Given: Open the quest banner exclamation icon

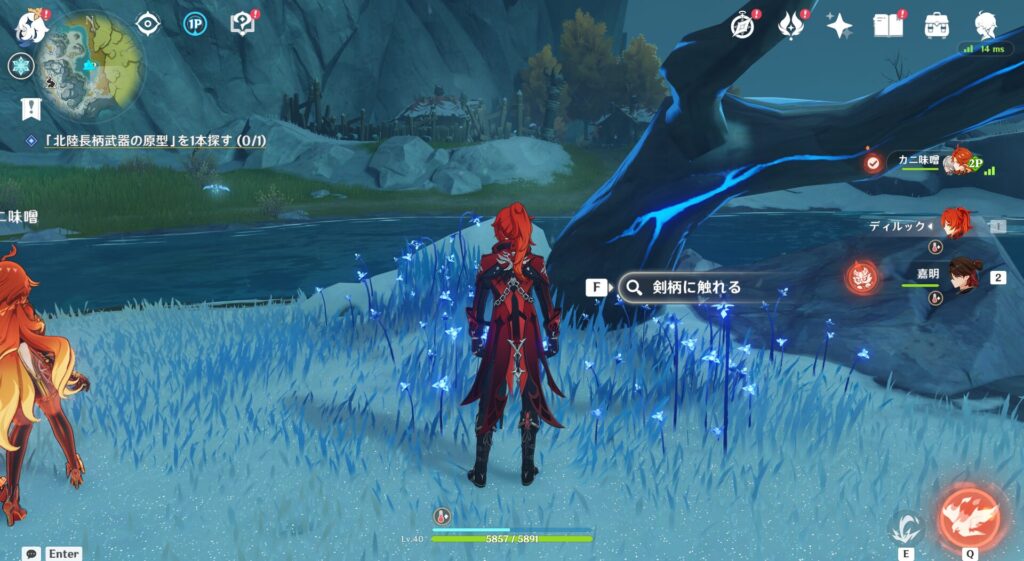Looking at the screenshot, I should (x=32, y=108).
